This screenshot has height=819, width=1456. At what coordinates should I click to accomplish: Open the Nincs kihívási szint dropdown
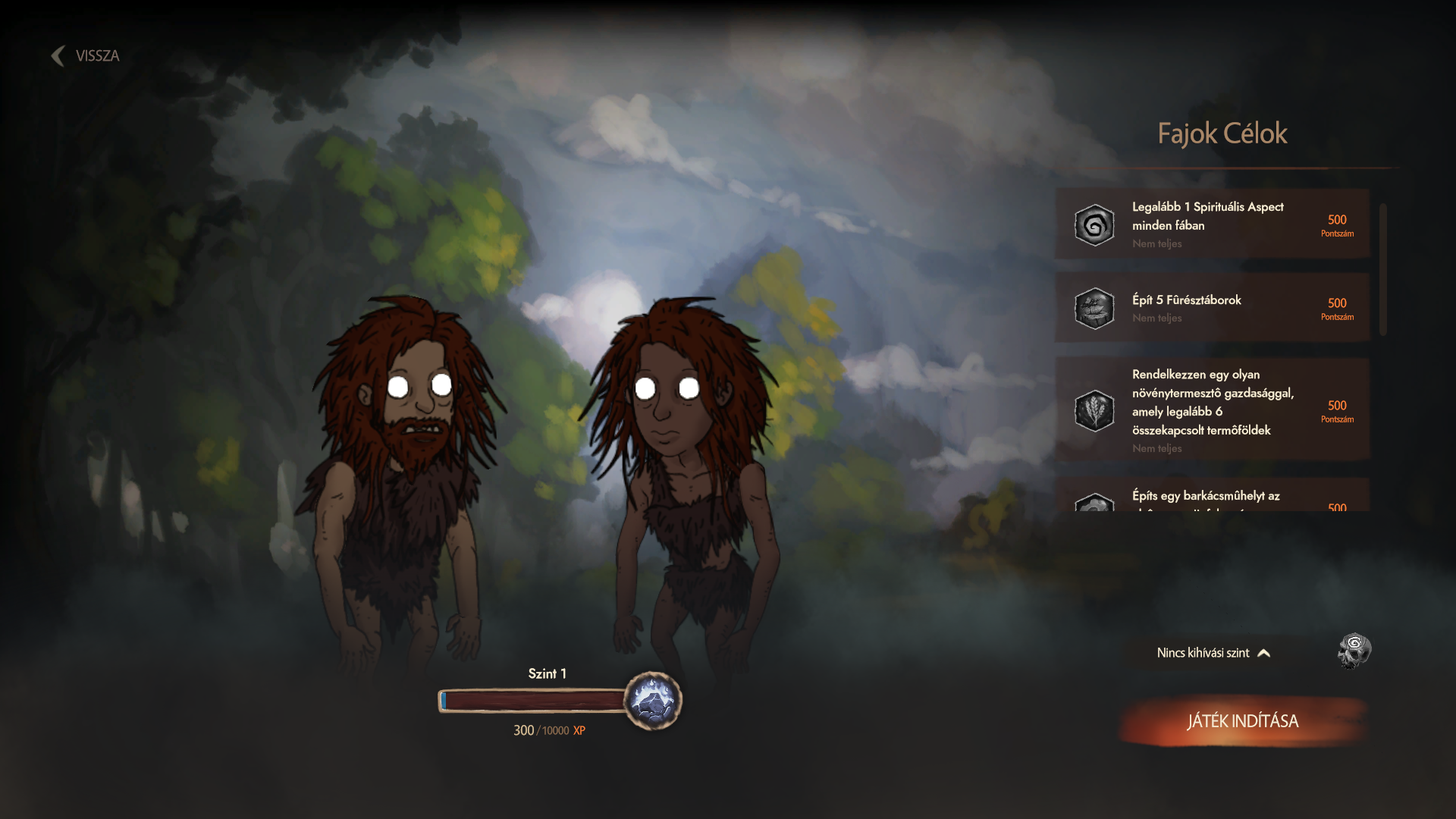coord(1213,653)
